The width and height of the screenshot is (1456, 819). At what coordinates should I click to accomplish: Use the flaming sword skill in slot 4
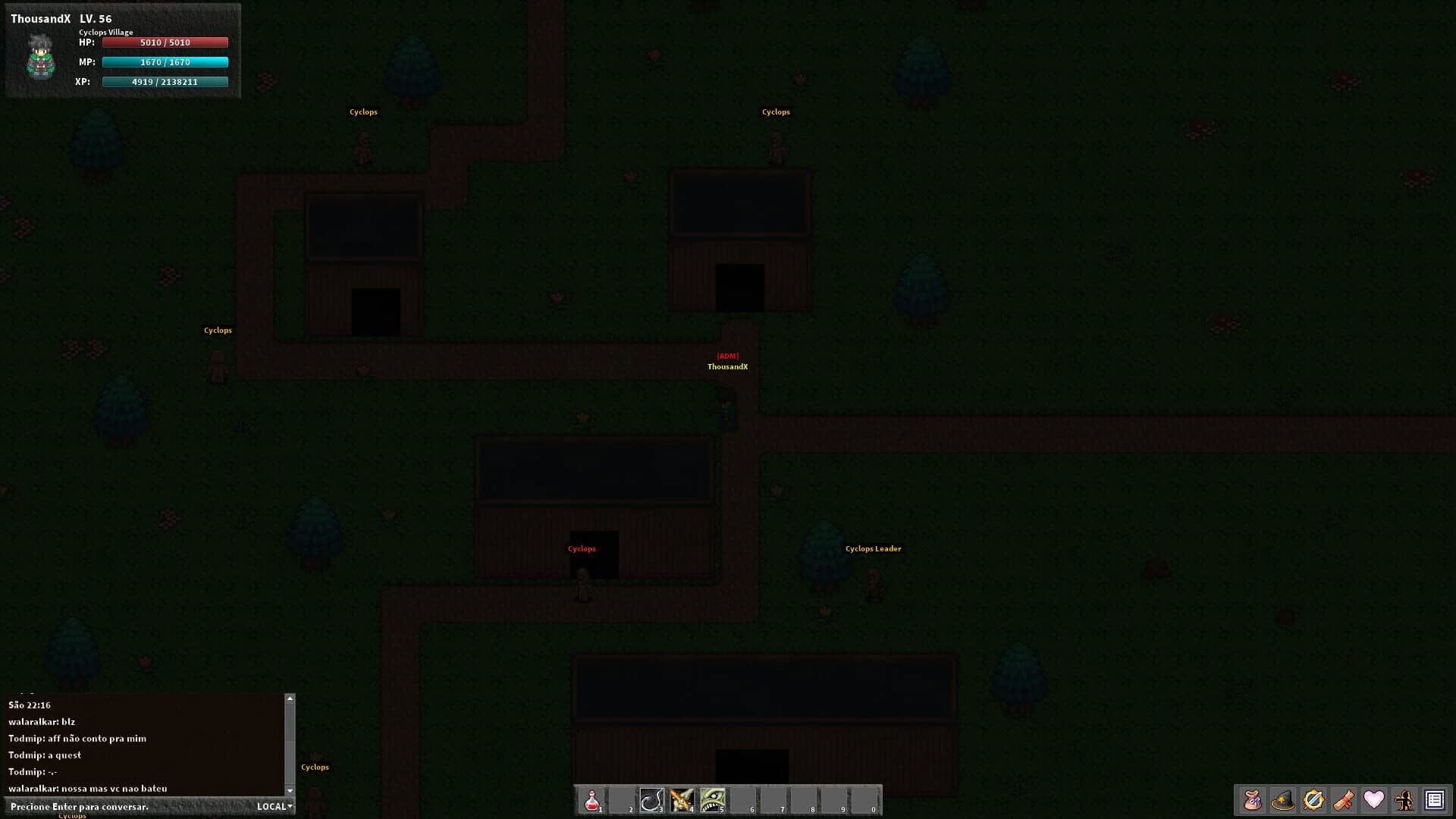tap(682, 799)
